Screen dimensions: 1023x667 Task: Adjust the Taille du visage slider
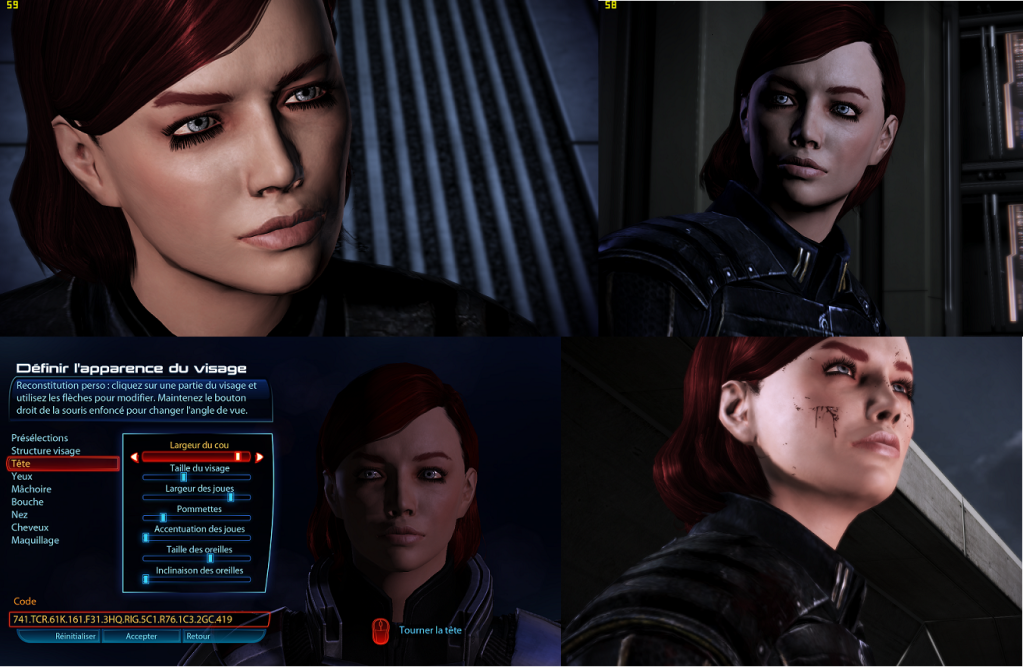point(184,477)
